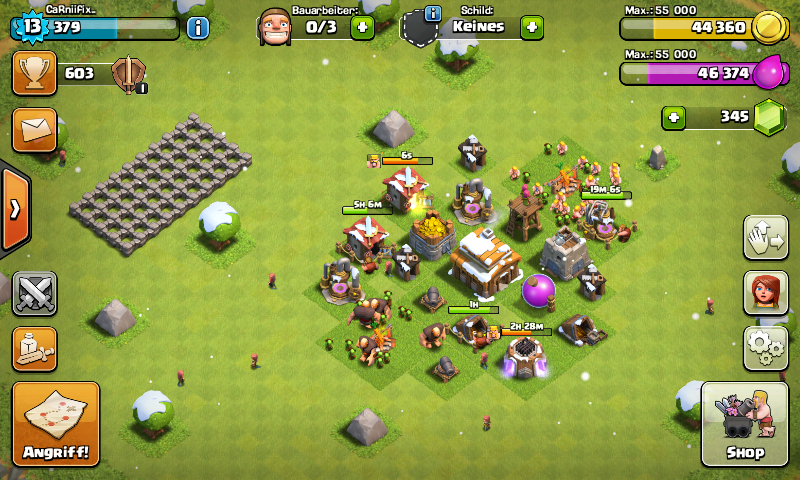Add more gems with the plus button
The width and height of the screenshot is (800, 480).
[x=674, y=118]
